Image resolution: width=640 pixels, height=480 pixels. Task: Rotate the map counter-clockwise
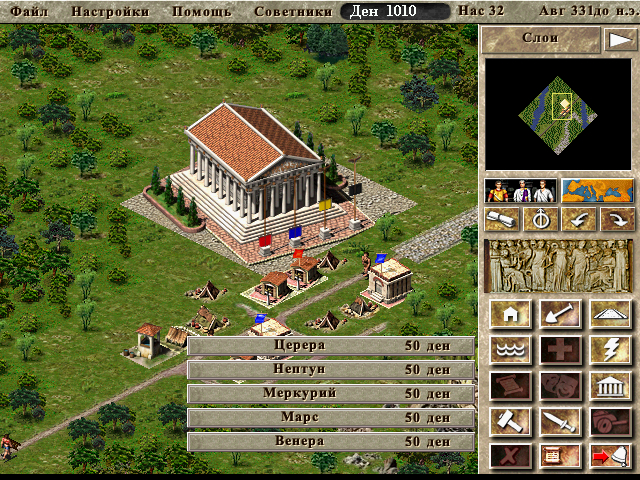pyautogui.click(x=578, y=219)
